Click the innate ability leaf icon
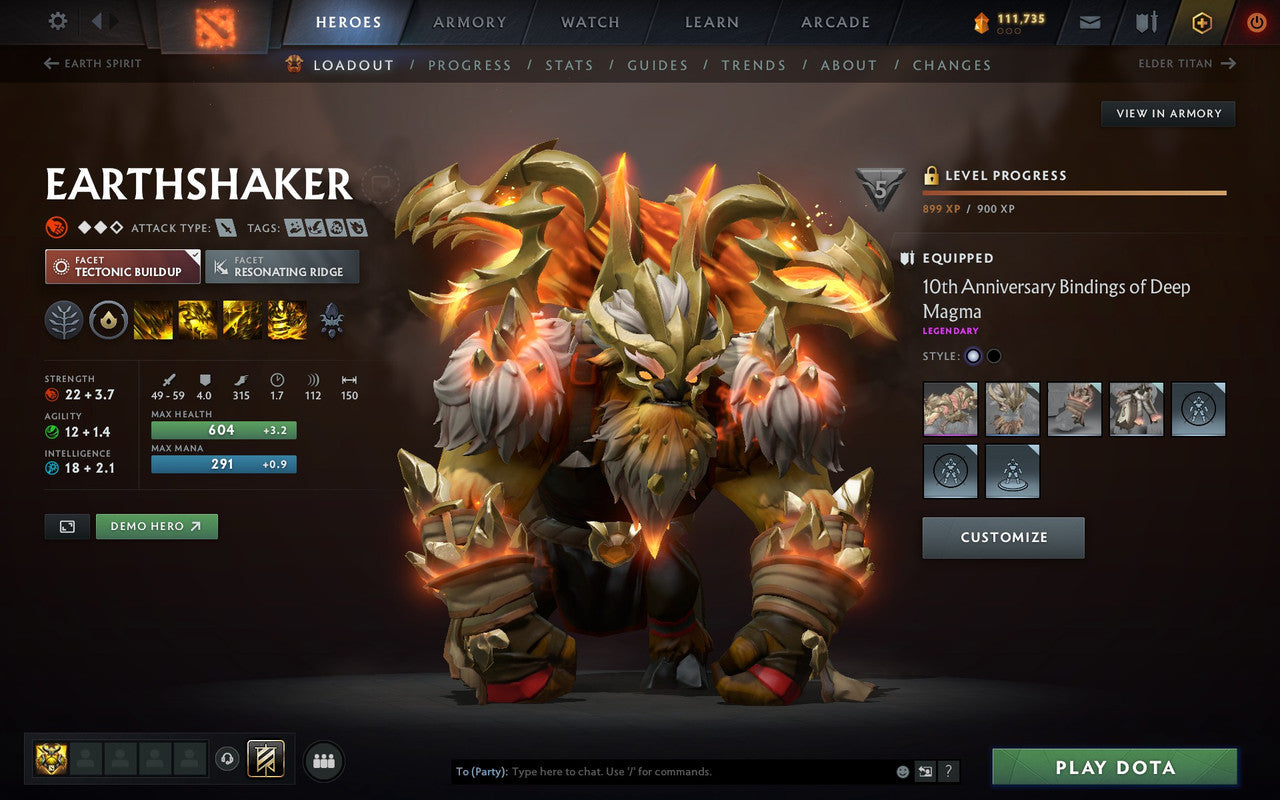The height and width of the screenshot is (800, 1280). point(63,320)
